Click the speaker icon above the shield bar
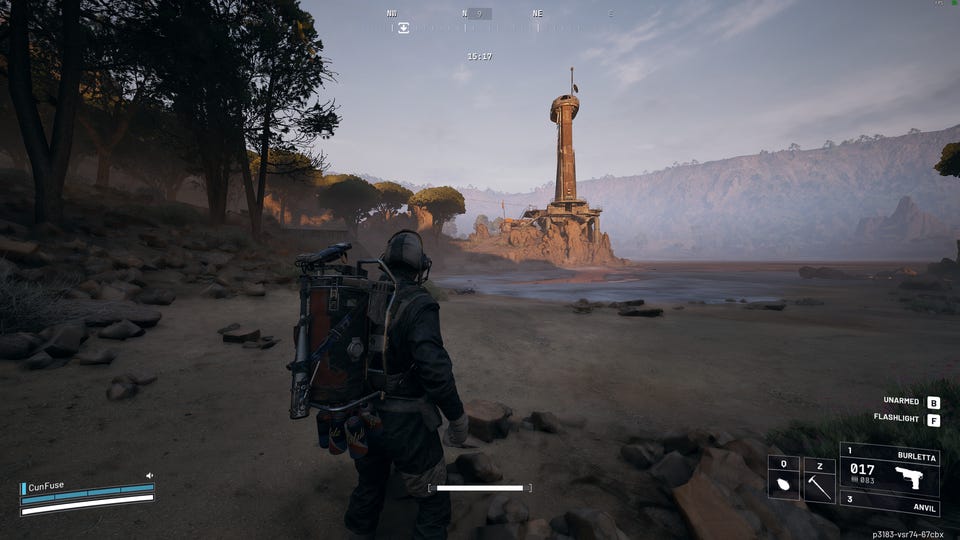Image resolution: width=960 pixels, height=540 pixels. (x=149, y=476)
